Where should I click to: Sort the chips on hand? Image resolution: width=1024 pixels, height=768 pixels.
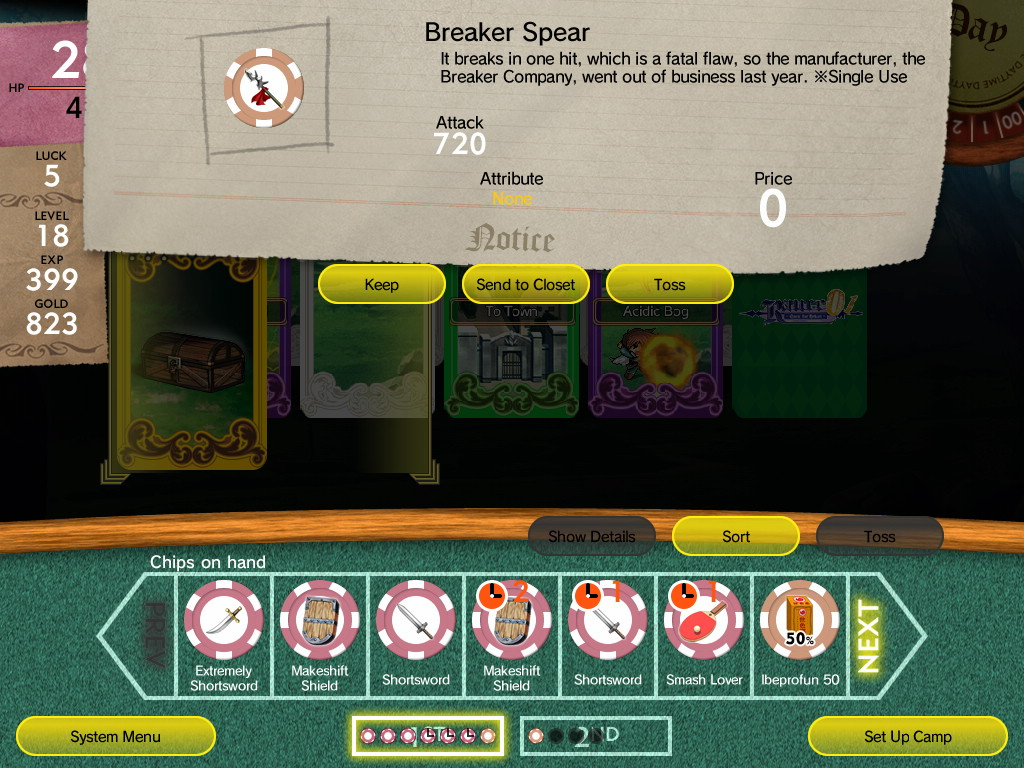735,537
